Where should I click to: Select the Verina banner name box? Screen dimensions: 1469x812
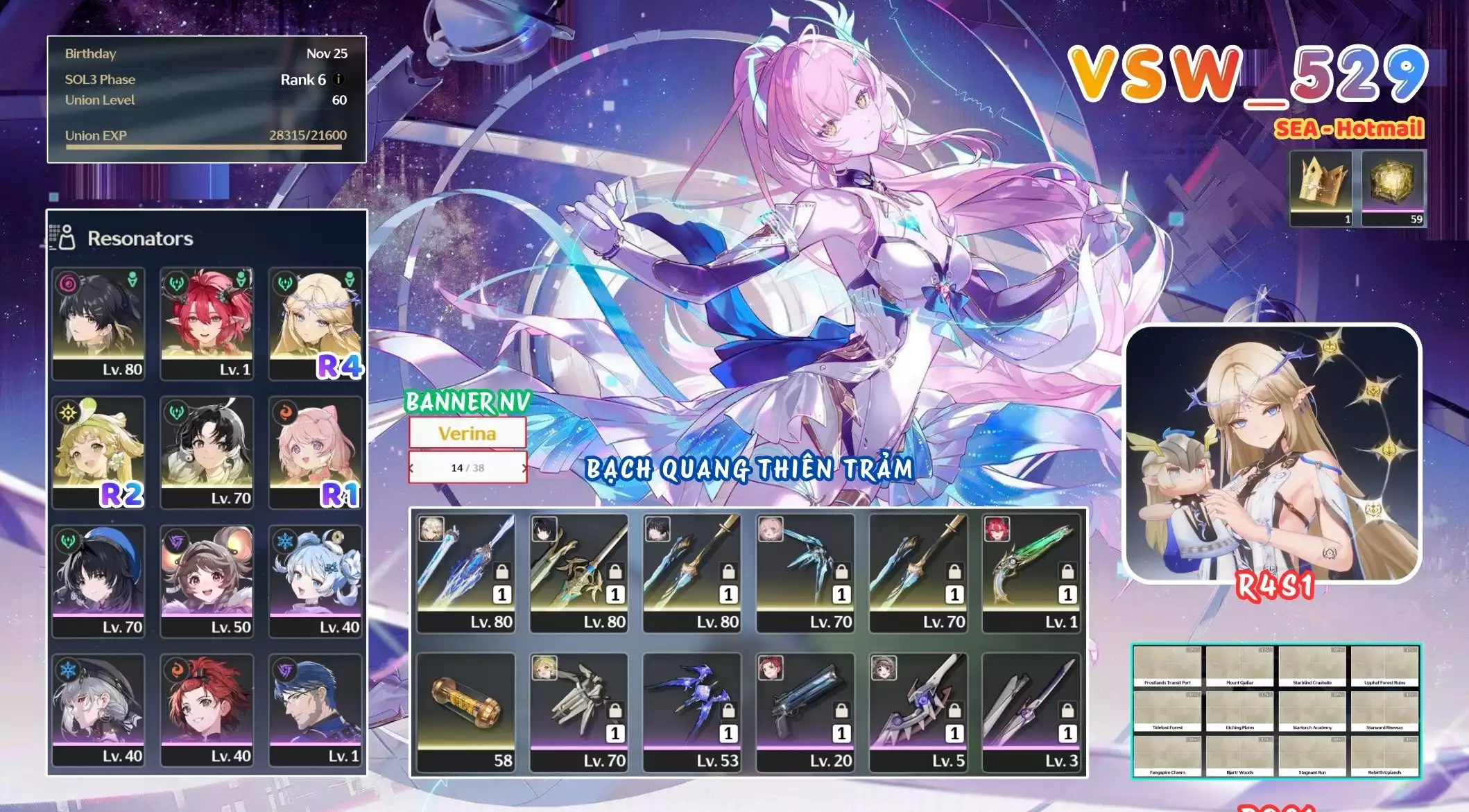pyautogui.click(x=468, y=431)
